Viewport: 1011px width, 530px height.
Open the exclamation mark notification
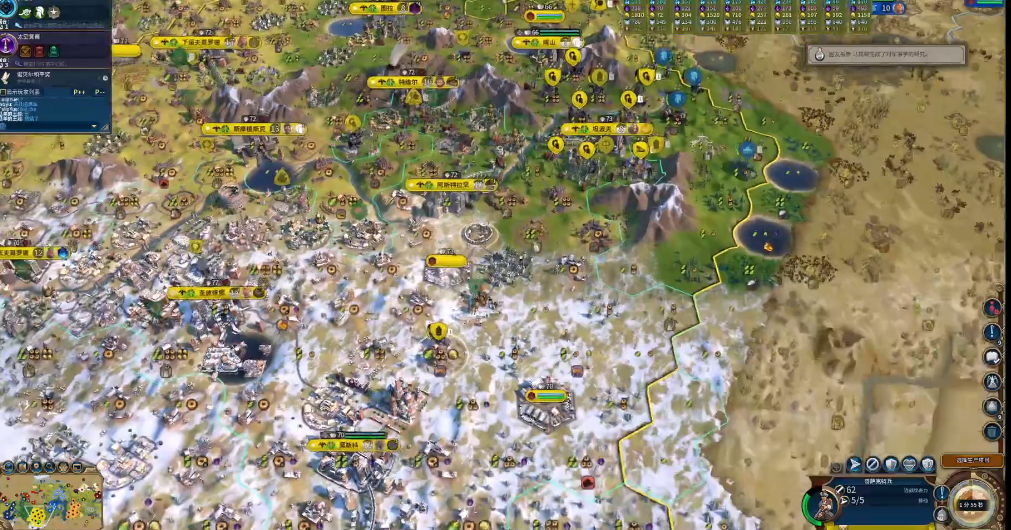[992, 332]
